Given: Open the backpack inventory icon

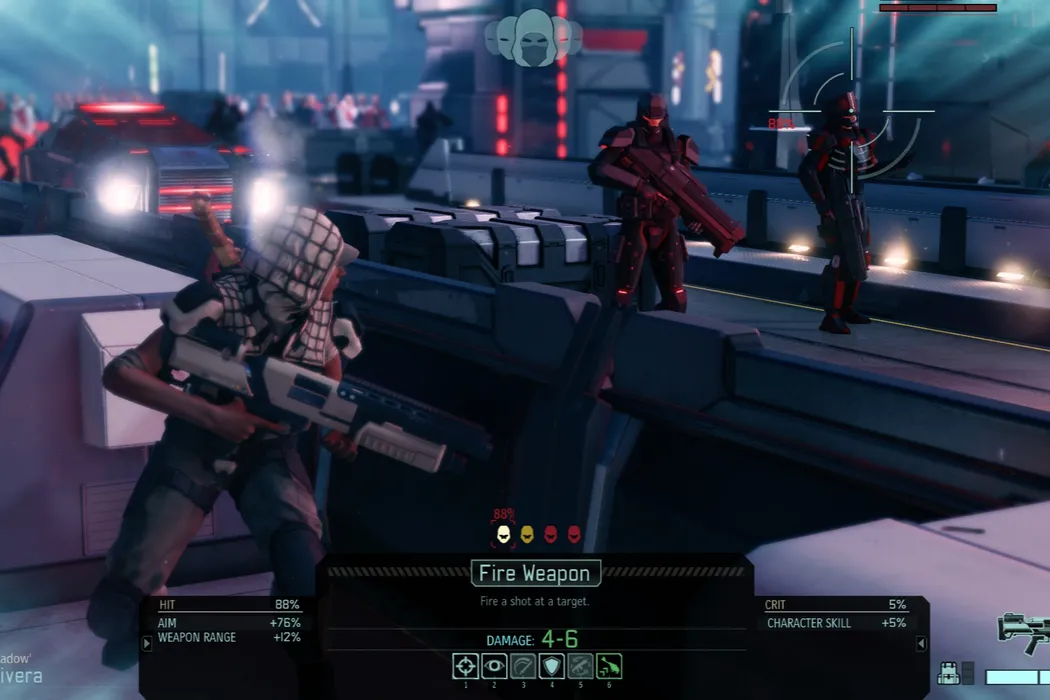Looking at the screenshot, I should coord(948,674).
